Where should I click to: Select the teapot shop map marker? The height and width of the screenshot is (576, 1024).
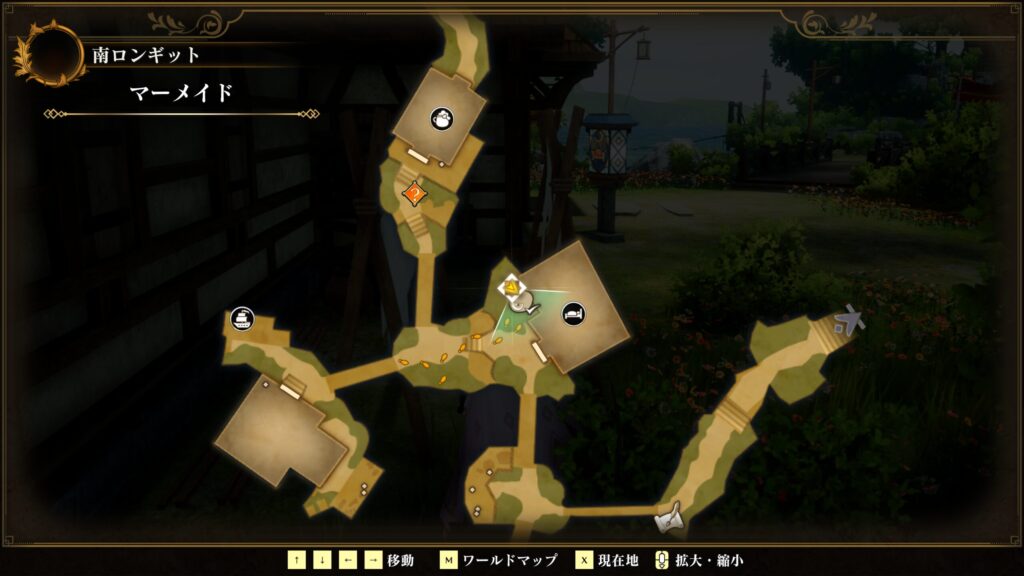pos(440,119)
